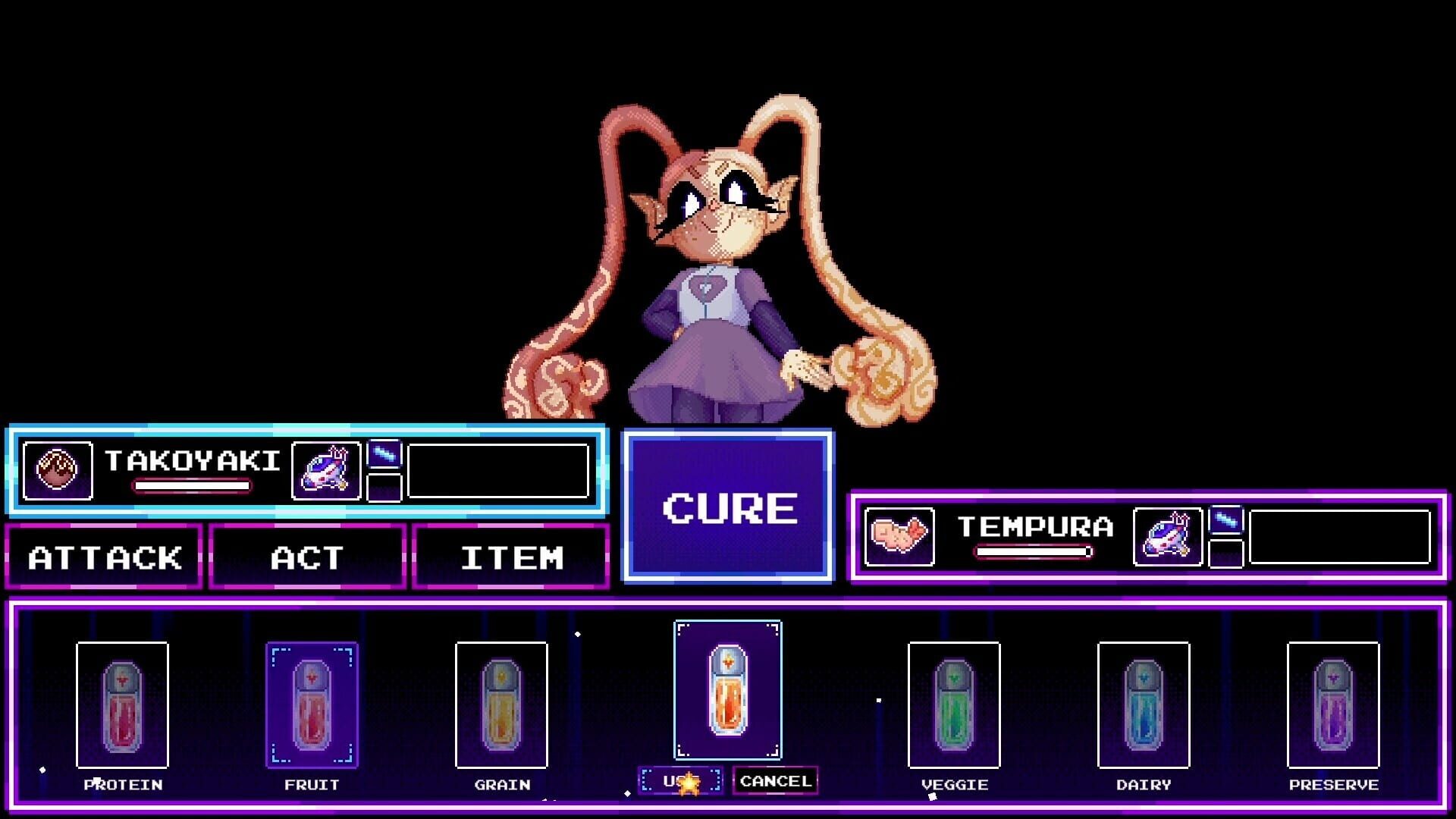Open the ACT menu
This screenshot has width=1456, height=819.
307,559
